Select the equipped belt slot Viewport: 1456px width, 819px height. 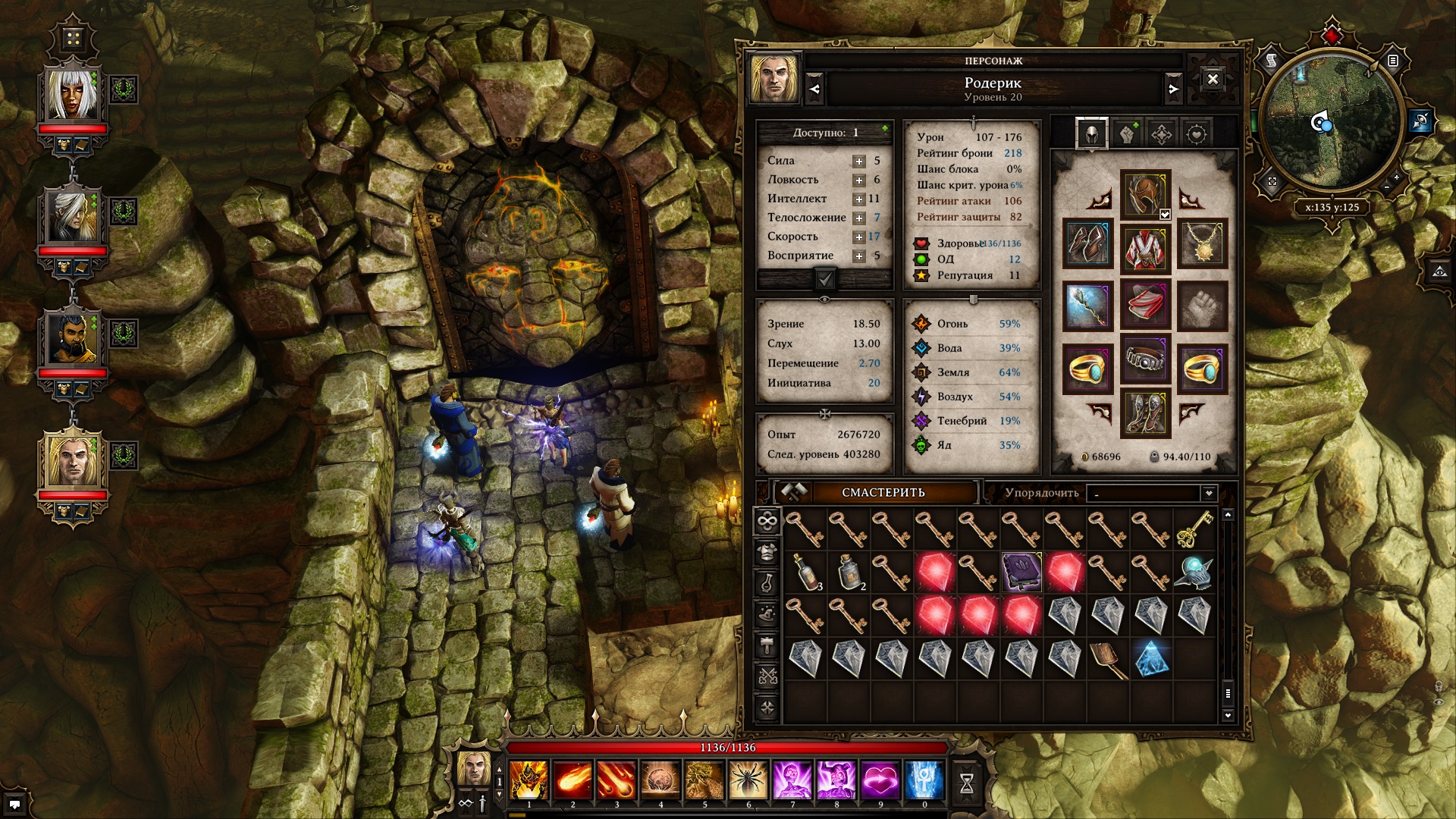click(1145, 359)
